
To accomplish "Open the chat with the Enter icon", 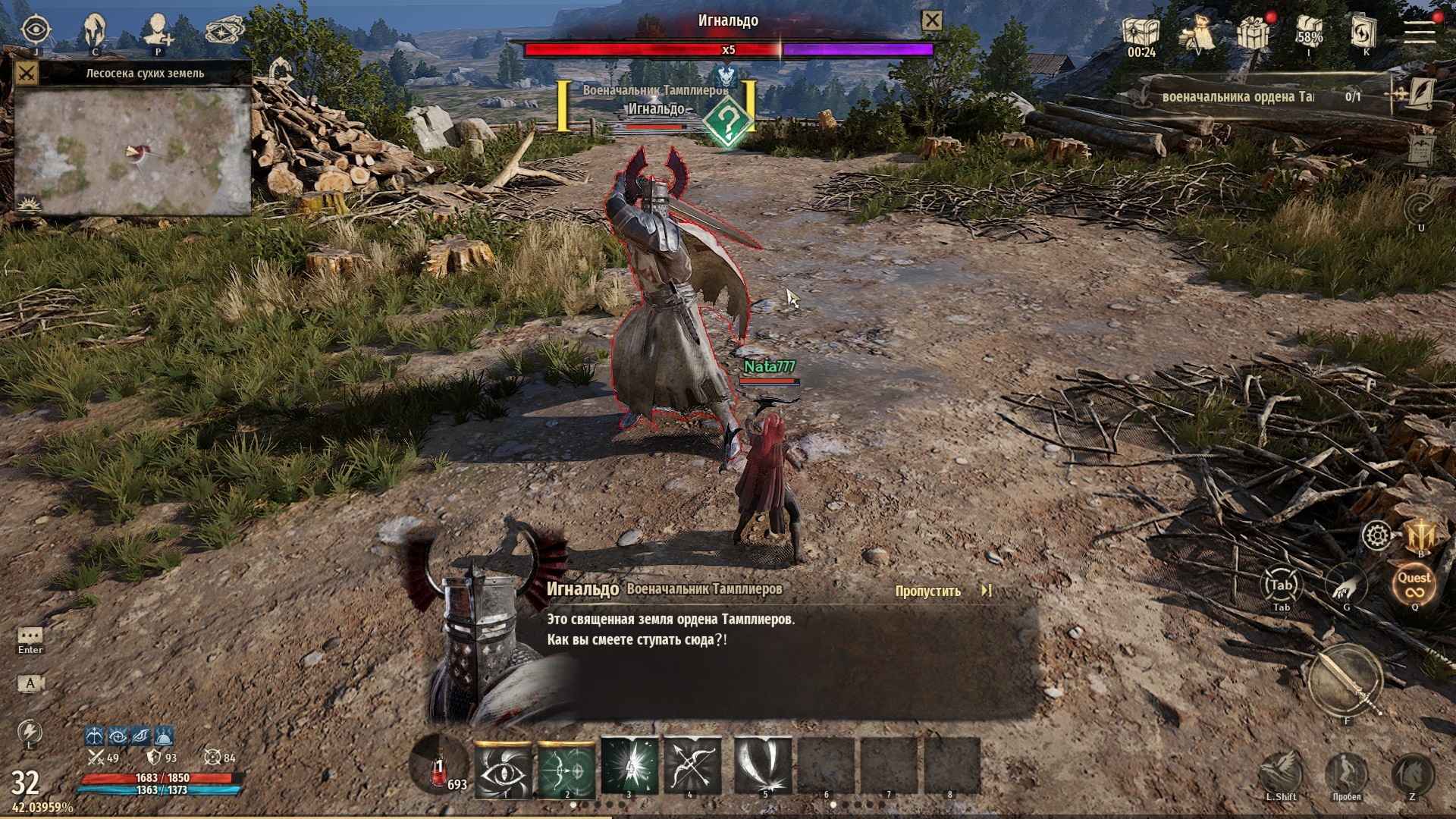I will pos(30,635).
